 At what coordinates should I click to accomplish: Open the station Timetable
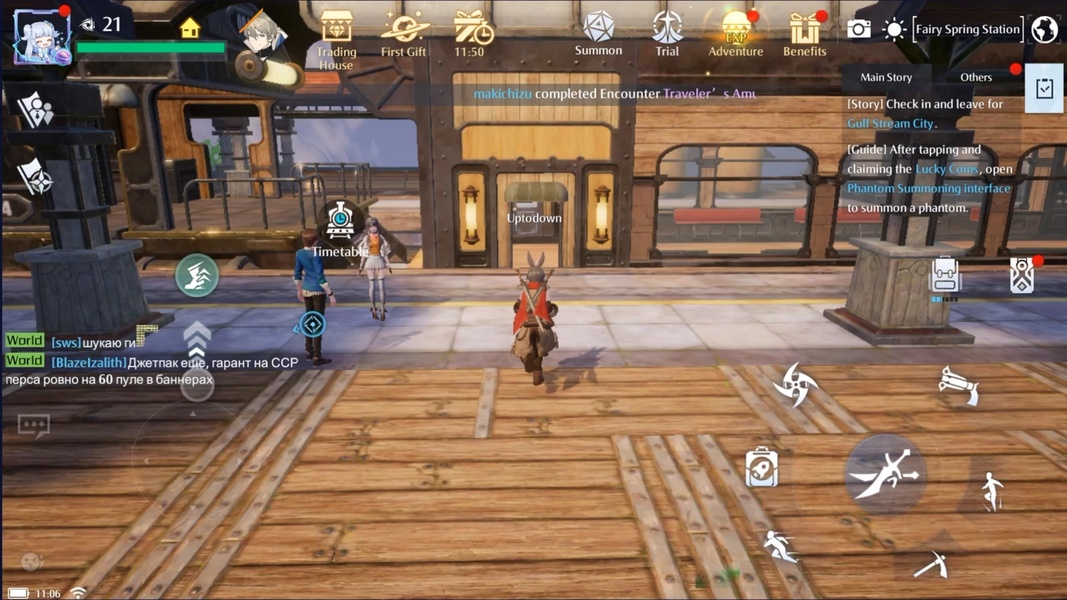340,228
